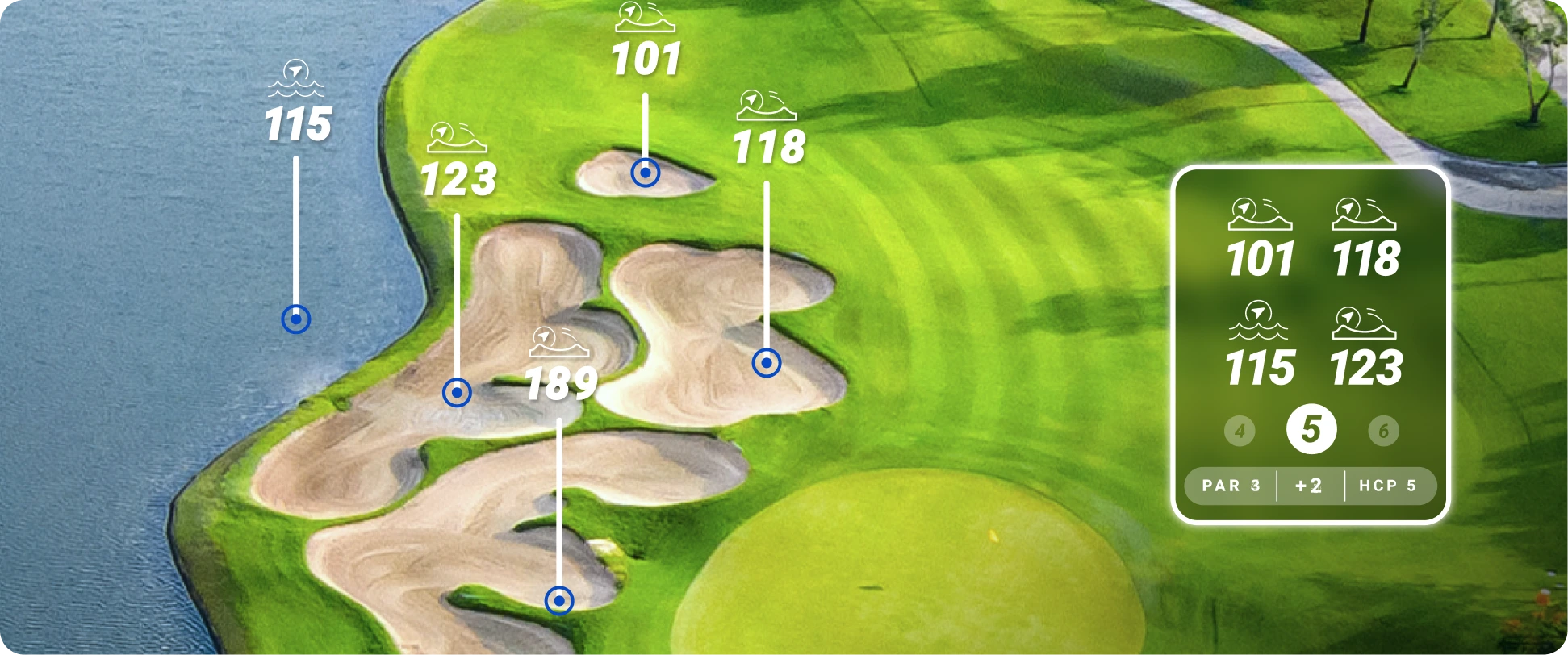Click the blue target dot in the small top bunker
1568x655 pixels.
[644, 173]
